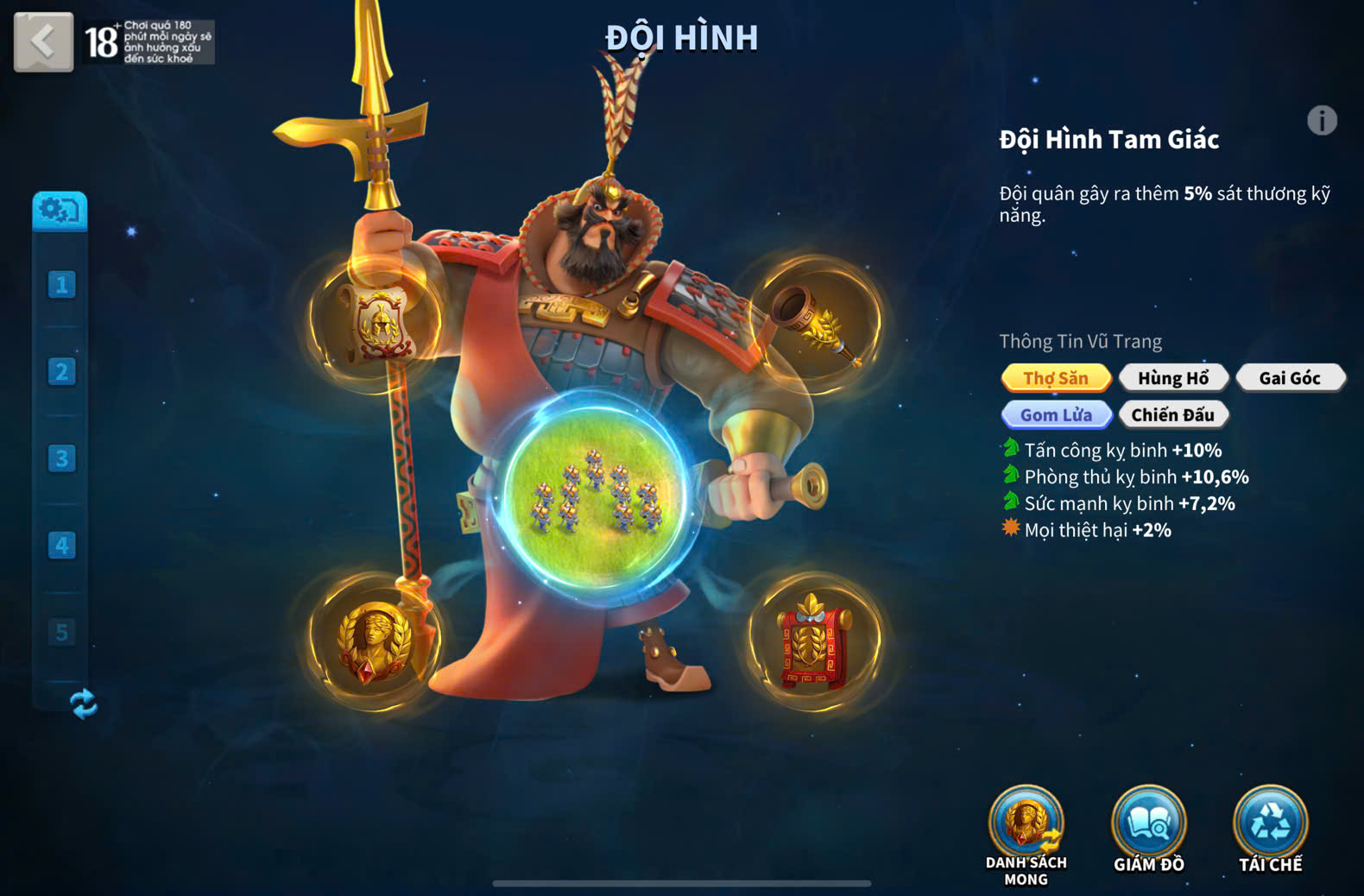Open Tái Chế recycling
The image size is (1364, 896).
[x=1270, y=829]
